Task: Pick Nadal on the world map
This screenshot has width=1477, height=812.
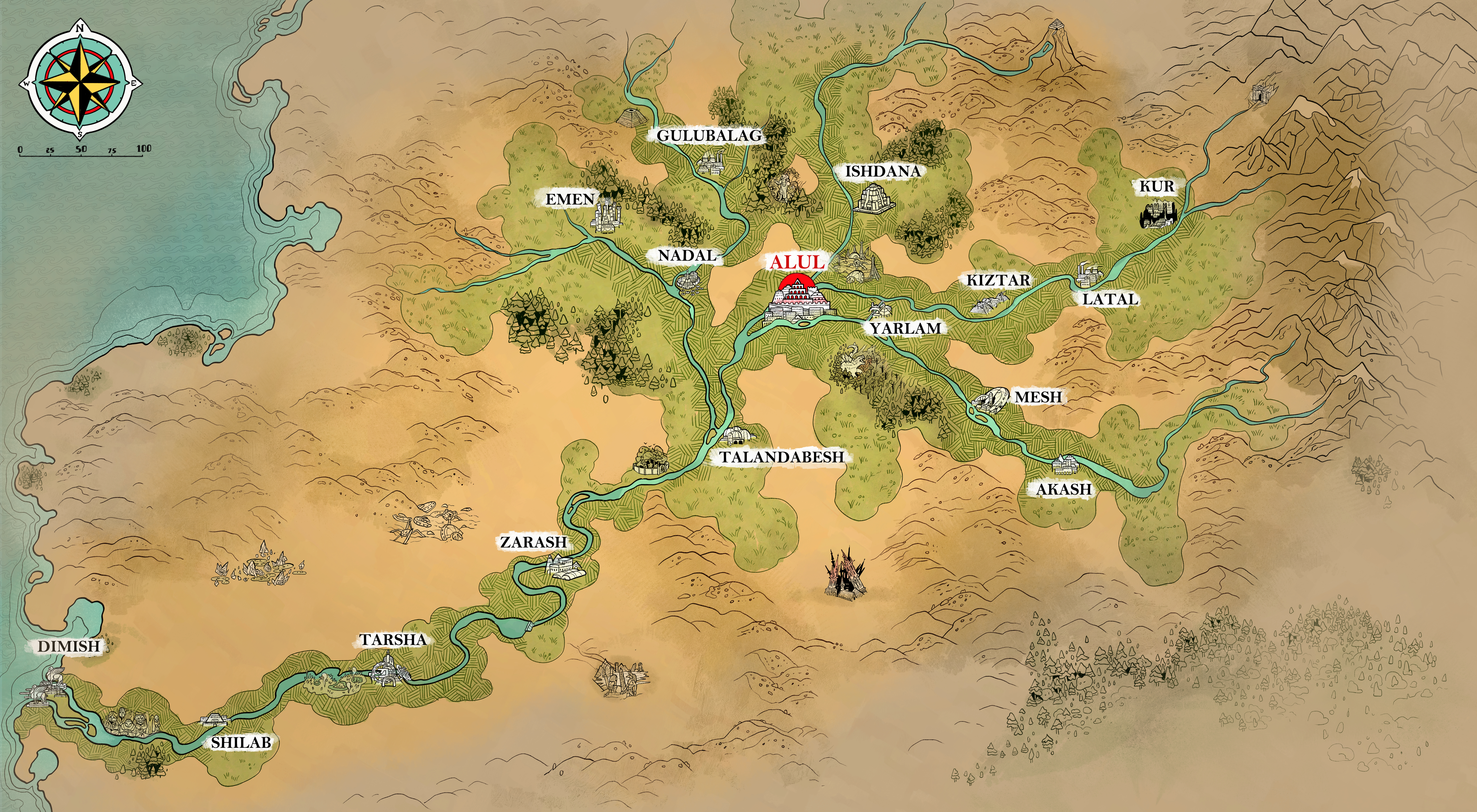Action: tap(687, 256)
